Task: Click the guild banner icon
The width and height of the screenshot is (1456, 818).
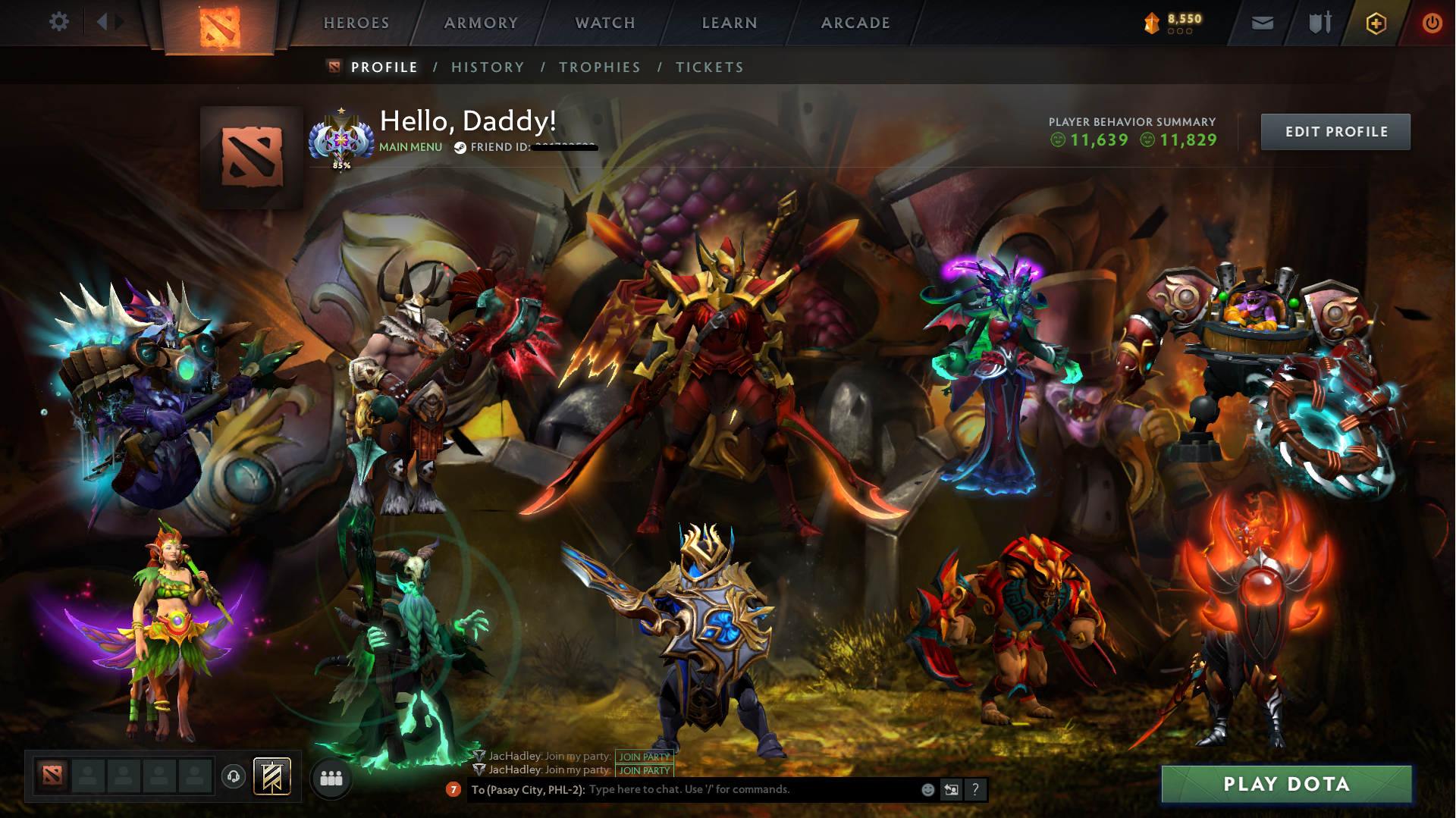Action: [x=271, y=776]
